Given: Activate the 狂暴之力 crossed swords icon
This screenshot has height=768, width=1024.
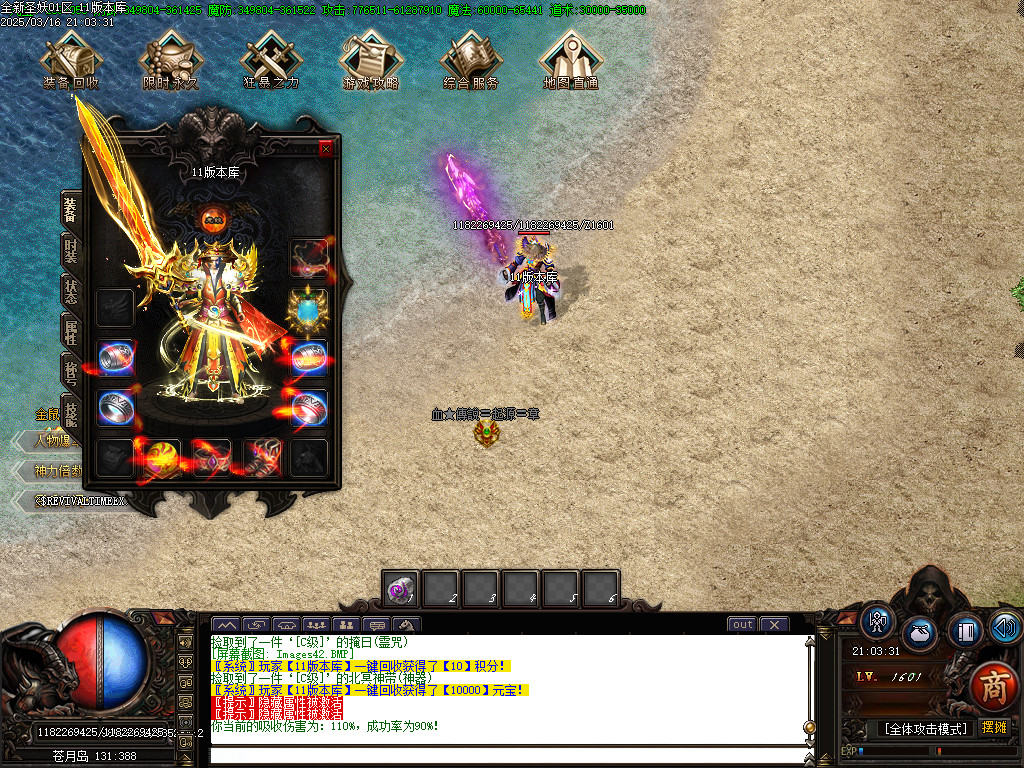Looking at the screenshot, I should tap(271, 58).
